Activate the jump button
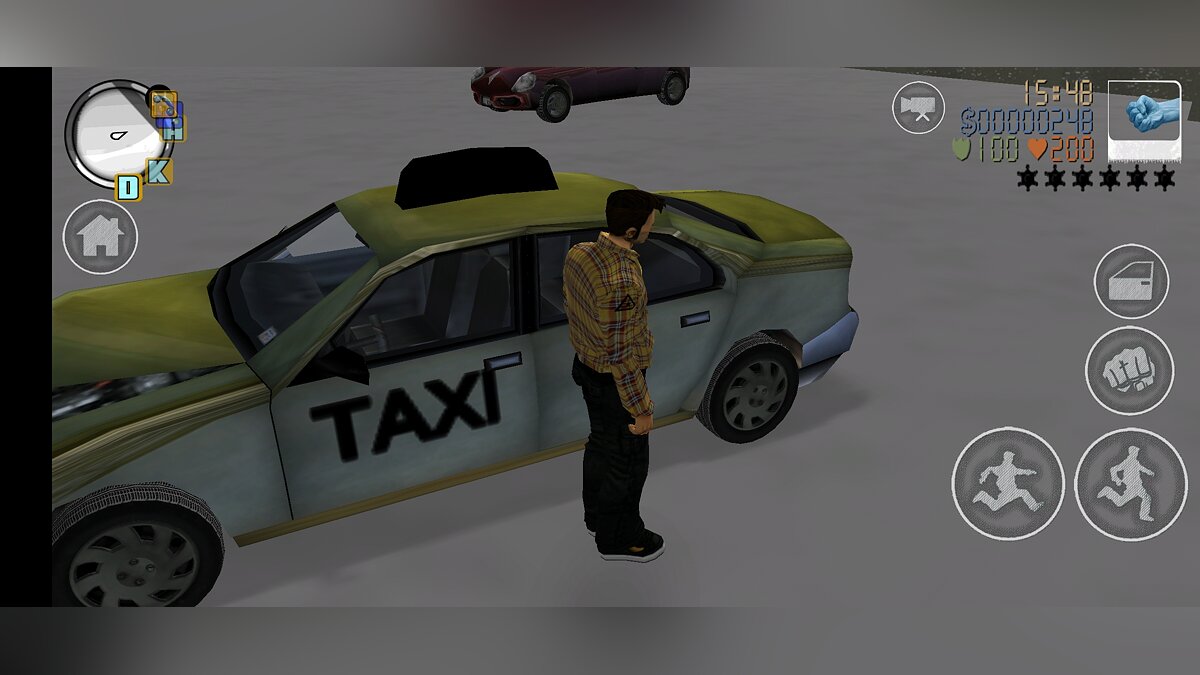Screen dimensions: 1200x675 [1007, 483]
